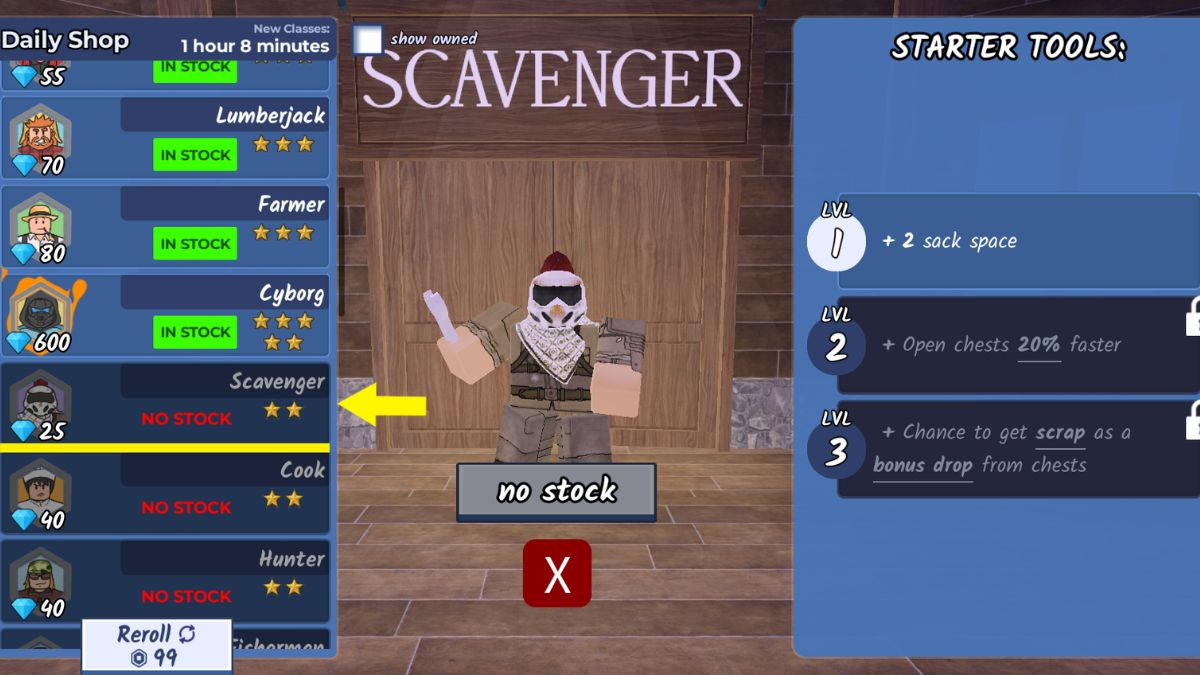Screen dimensions: 1200x675
Task: Reroll the daily shop for 99
Action: [156, 645]
